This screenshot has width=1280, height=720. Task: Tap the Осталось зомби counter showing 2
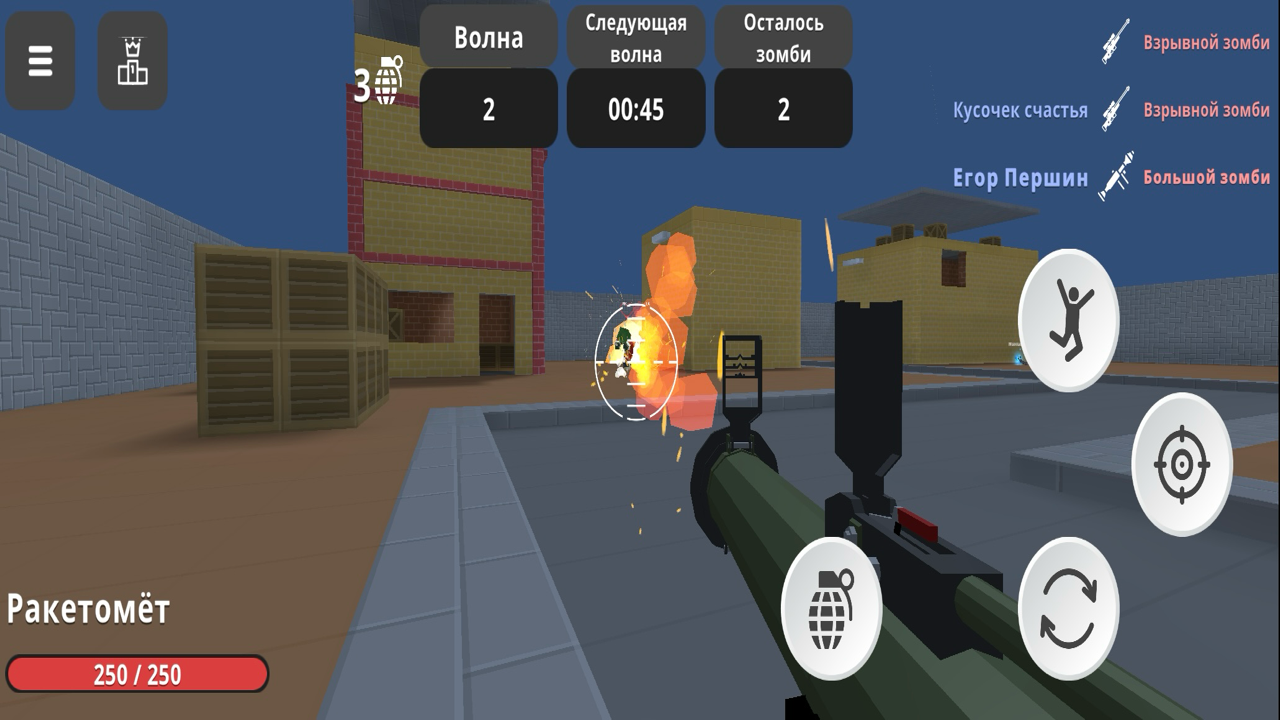click(783, 108)
